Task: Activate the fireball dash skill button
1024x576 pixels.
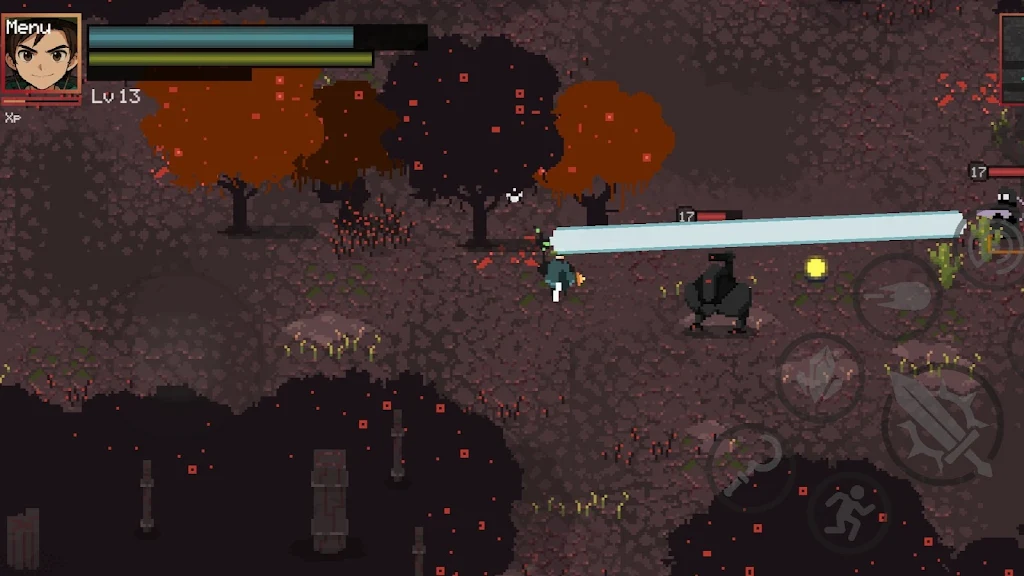Action: [x=897, y=295]
